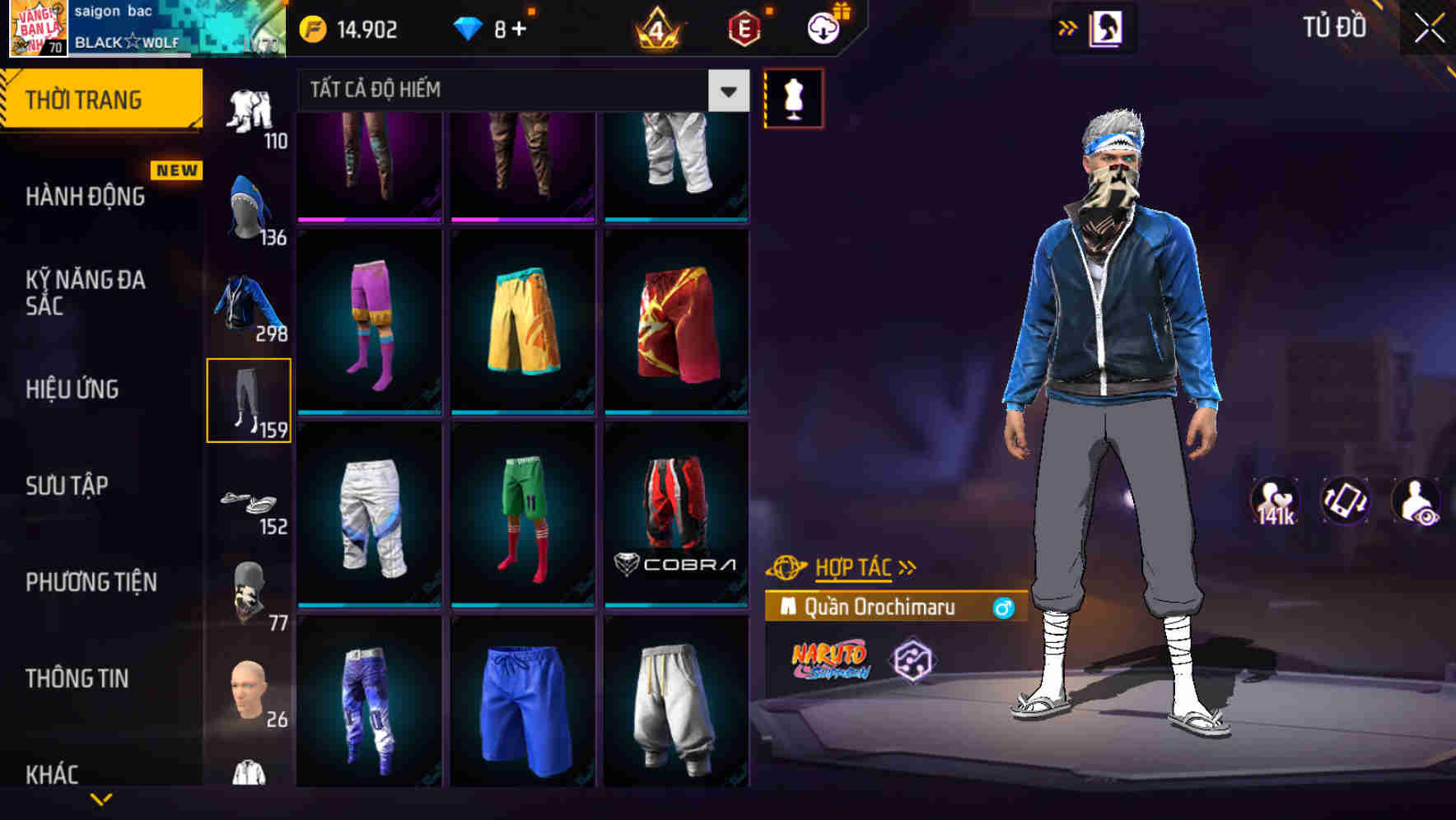Expand the sidebar via bottom chevron arrow

click(x=101, y=799)
